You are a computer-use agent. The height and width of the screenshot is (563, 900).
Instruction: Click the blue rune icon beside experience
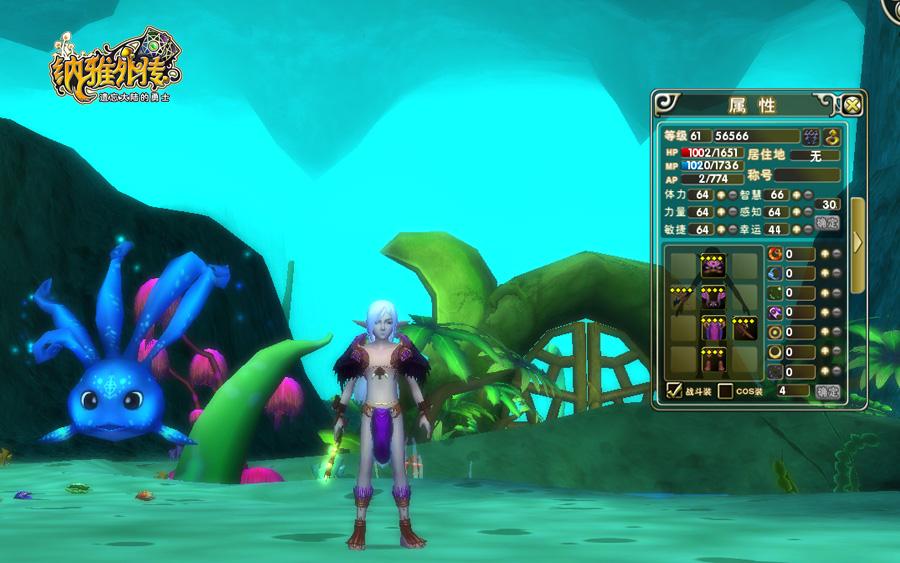click(x=812, y=136)
